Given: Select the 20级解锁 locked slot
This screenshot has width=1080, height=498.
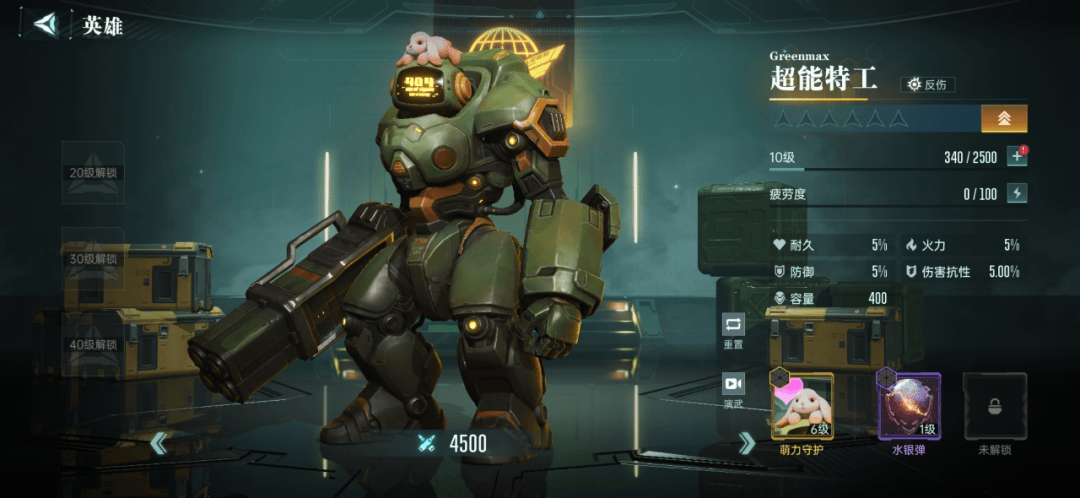Looking at the screenshot, I should [93, 173].
